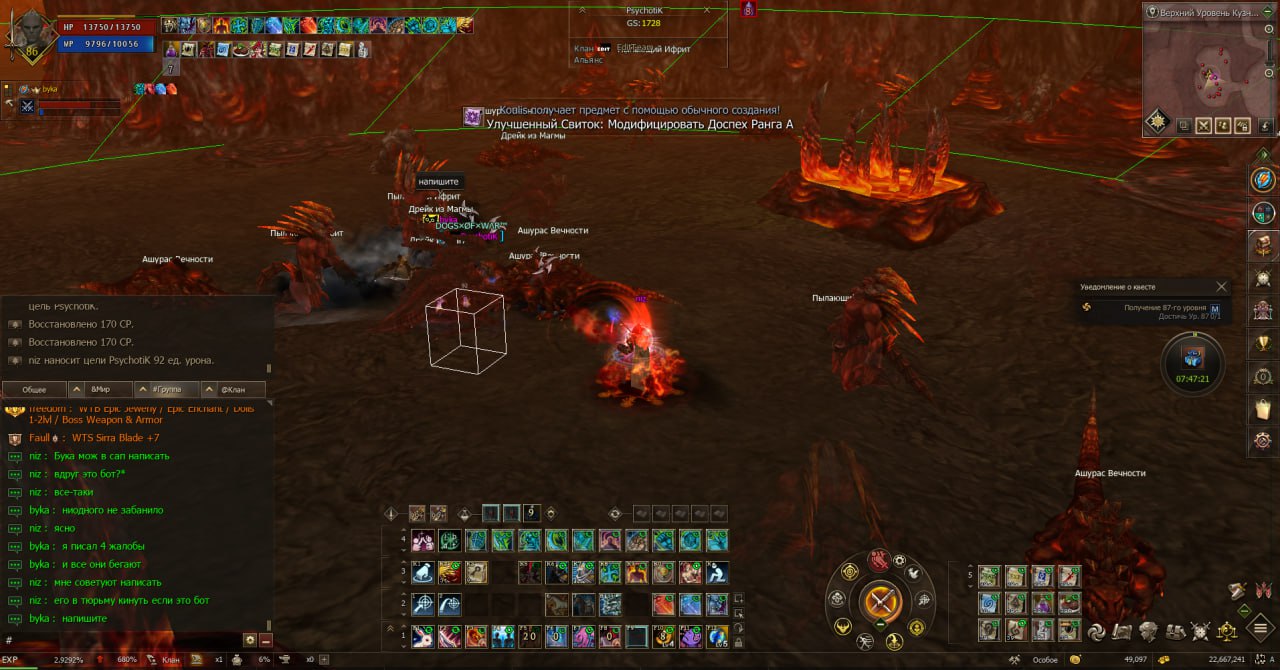Click the 87th level quest entry

(1150, 311)
